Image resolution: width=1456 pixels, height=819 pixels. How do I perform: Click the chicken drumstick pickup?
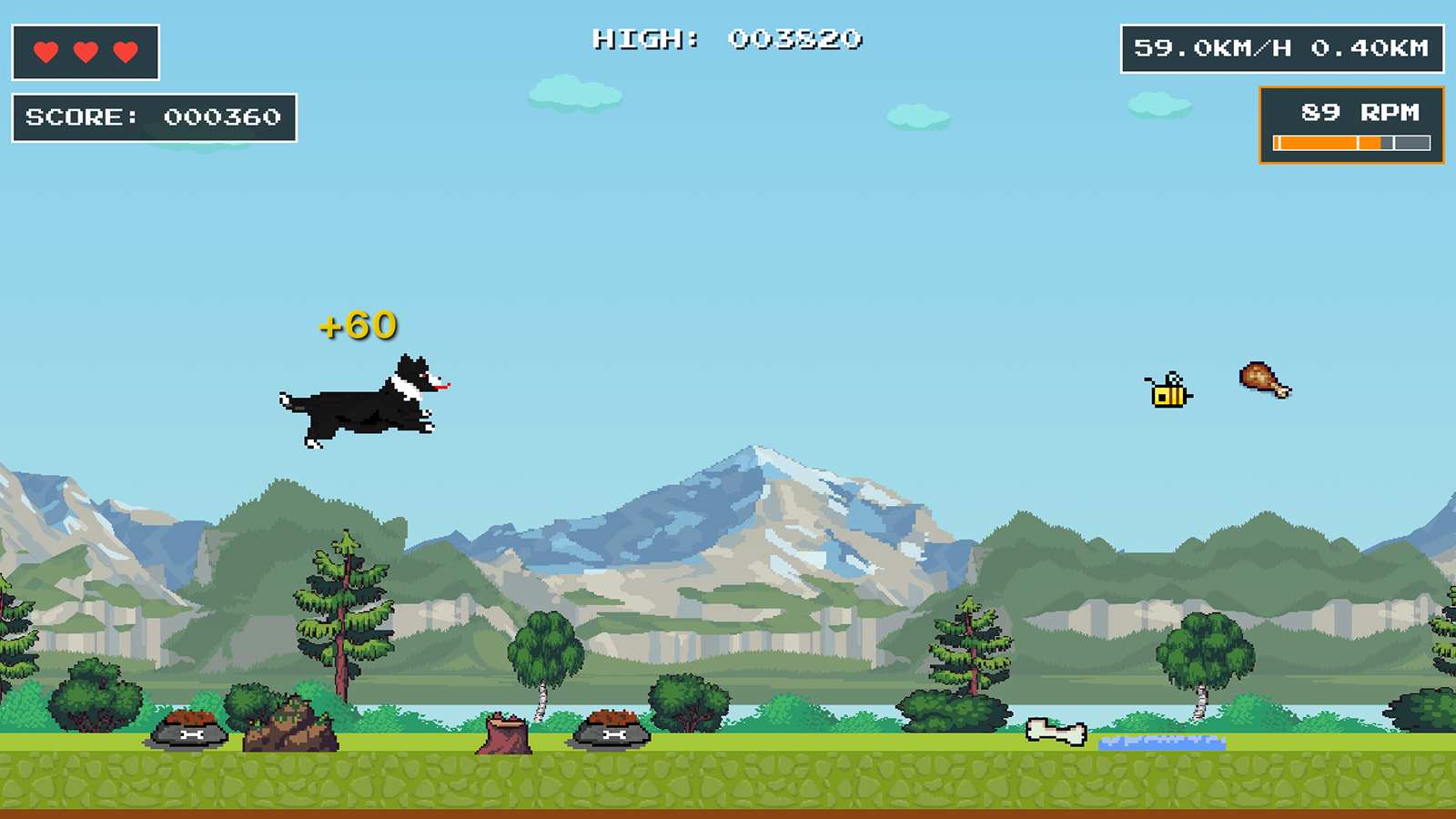click(1261, 379)
